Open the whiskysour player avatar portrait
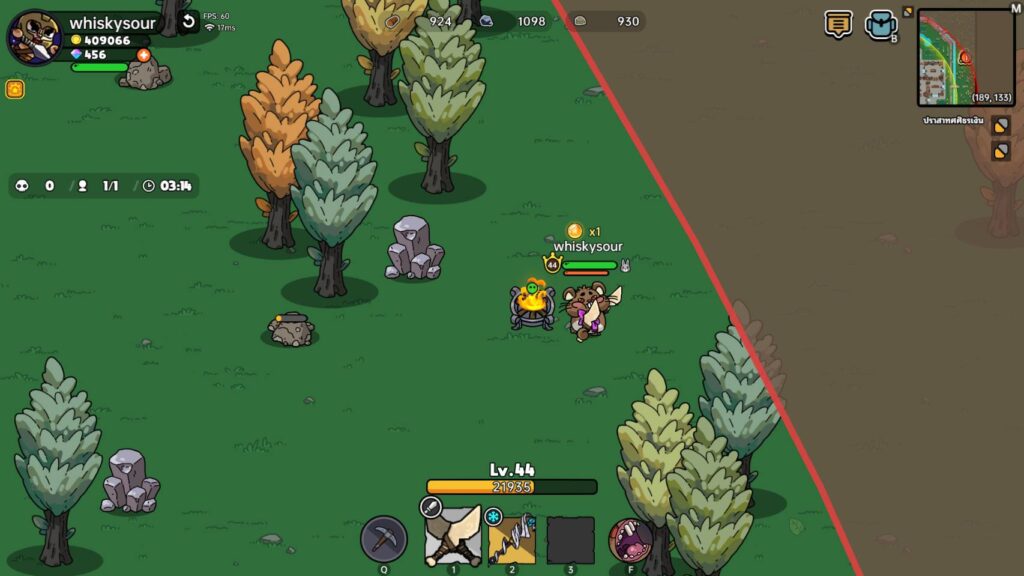This screenshot has width=1024, height=576. click(x=33, y=37)
